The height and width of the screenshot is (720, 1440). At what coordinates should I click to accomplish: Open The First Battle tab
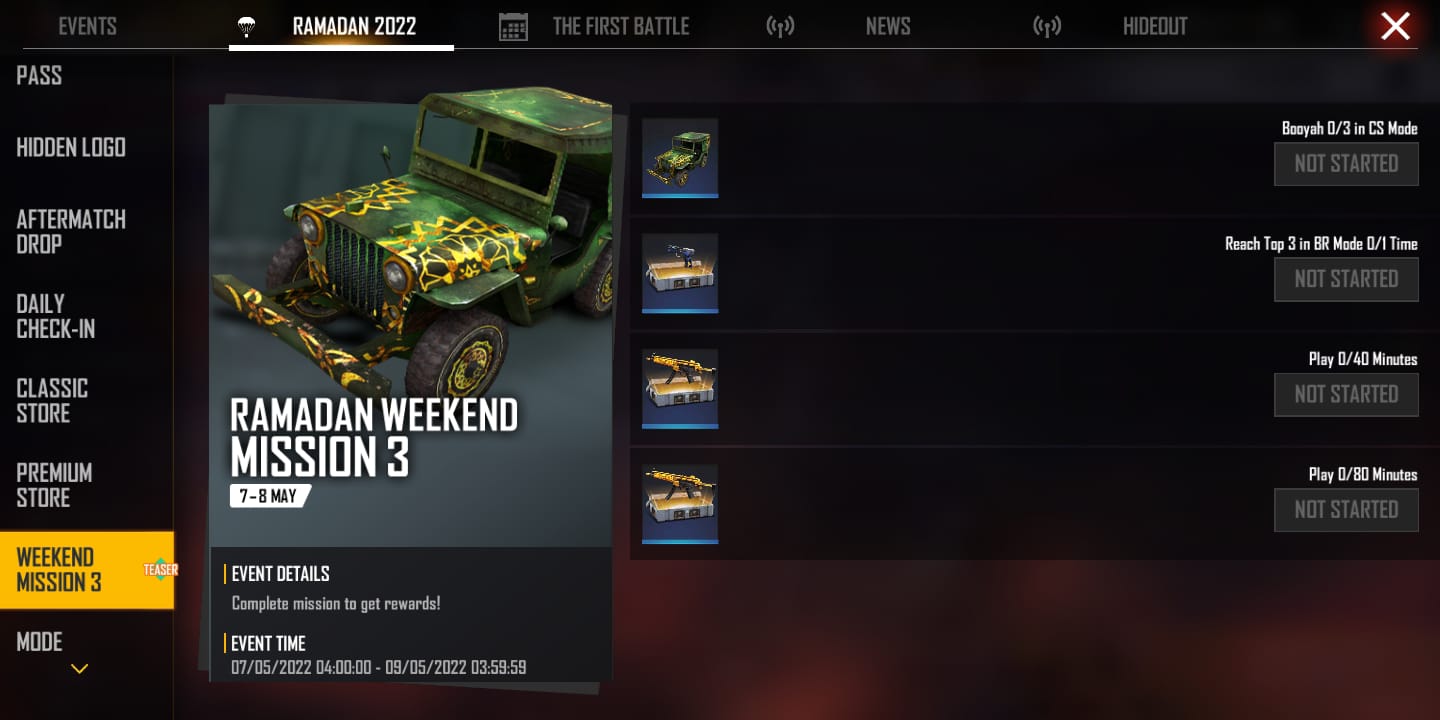click(621, 26)
